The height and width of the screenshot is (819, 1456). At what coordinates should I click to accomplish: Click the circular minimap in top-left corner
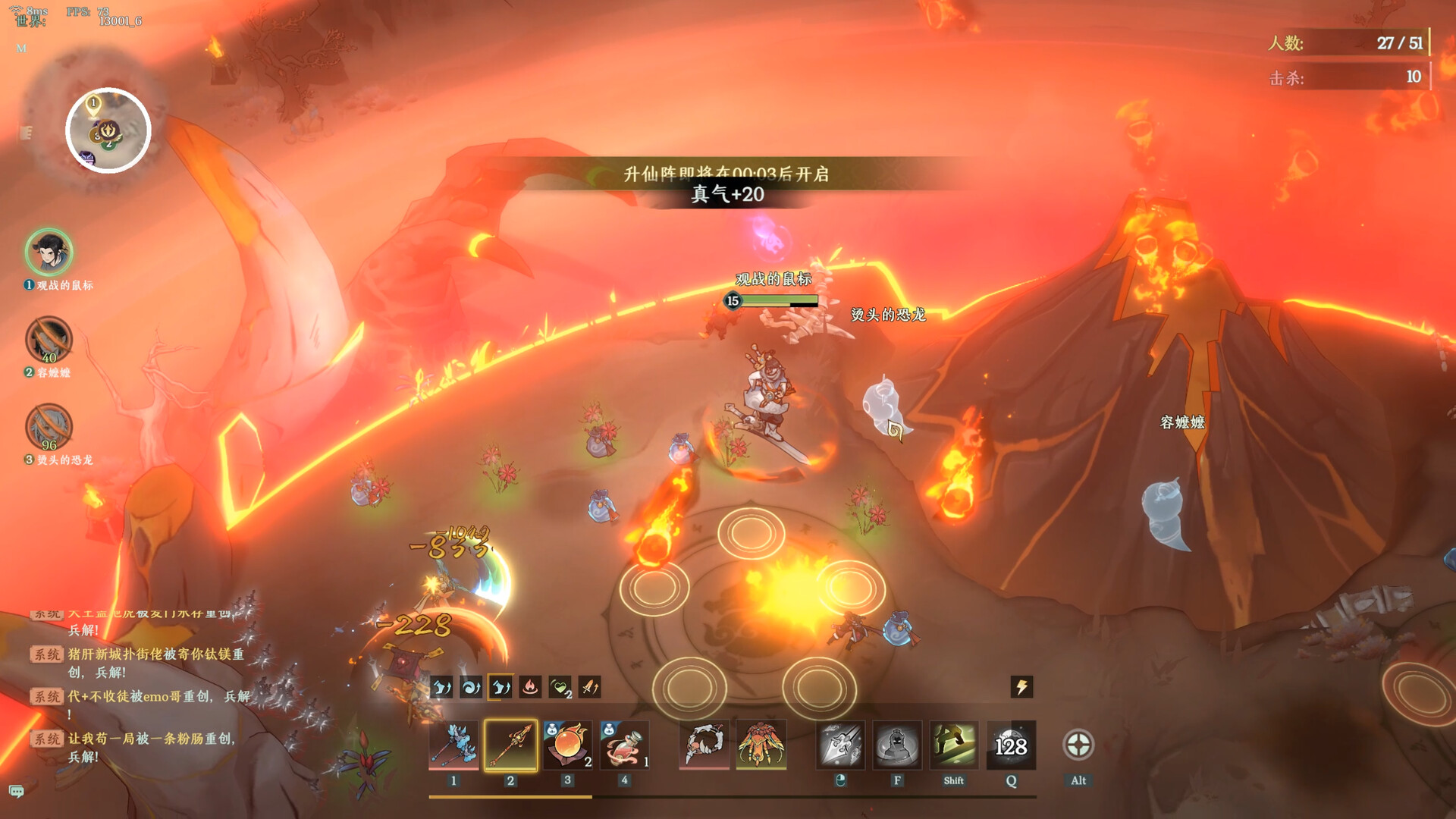pyautogui.click(x=110, y=130)
